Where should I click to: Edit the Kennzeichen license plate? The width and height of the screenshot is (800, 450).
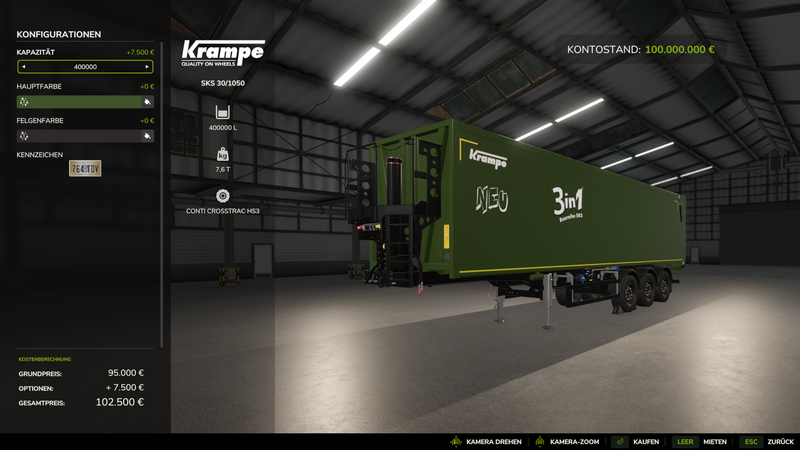click(85, 168)
